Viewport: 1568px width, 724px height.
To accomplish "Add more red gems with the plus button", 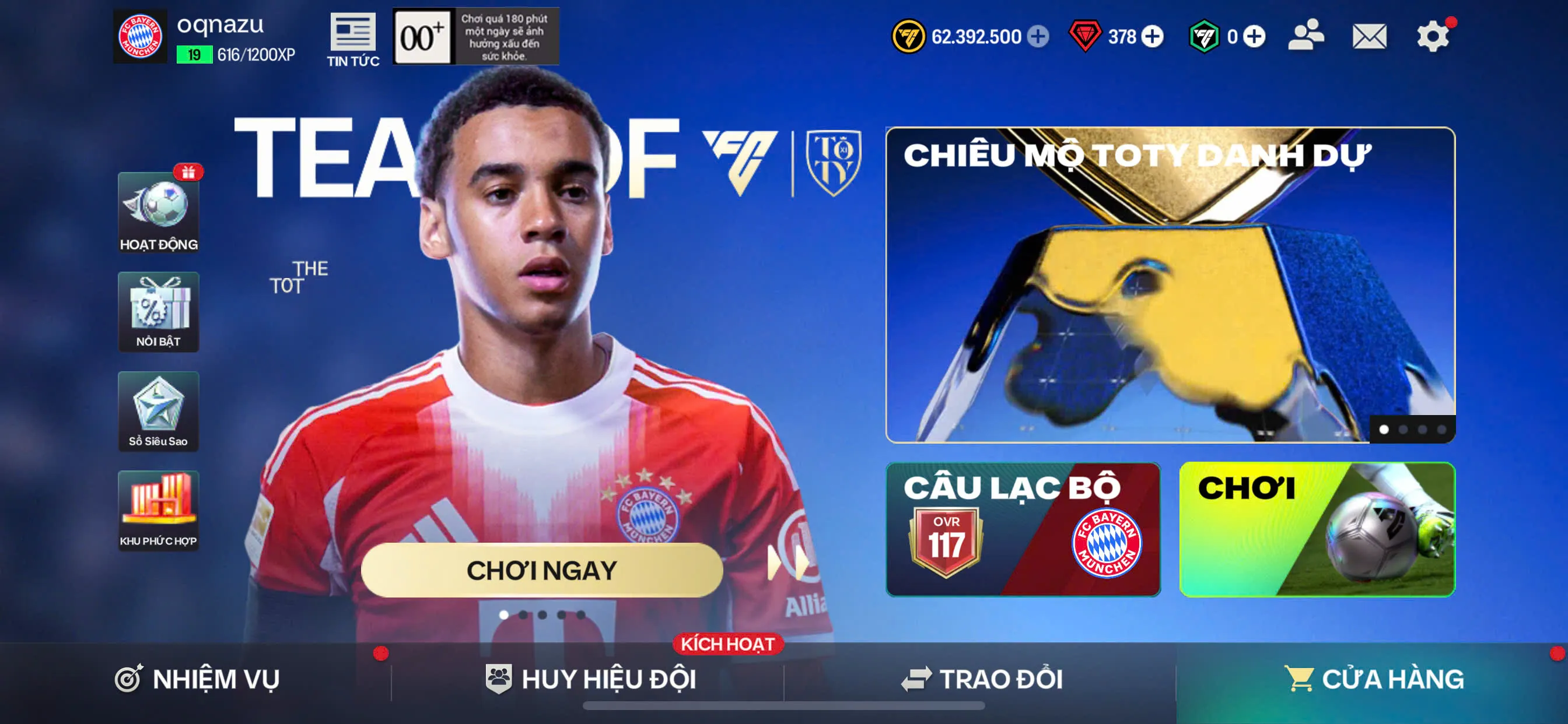I will [1152, 37].
